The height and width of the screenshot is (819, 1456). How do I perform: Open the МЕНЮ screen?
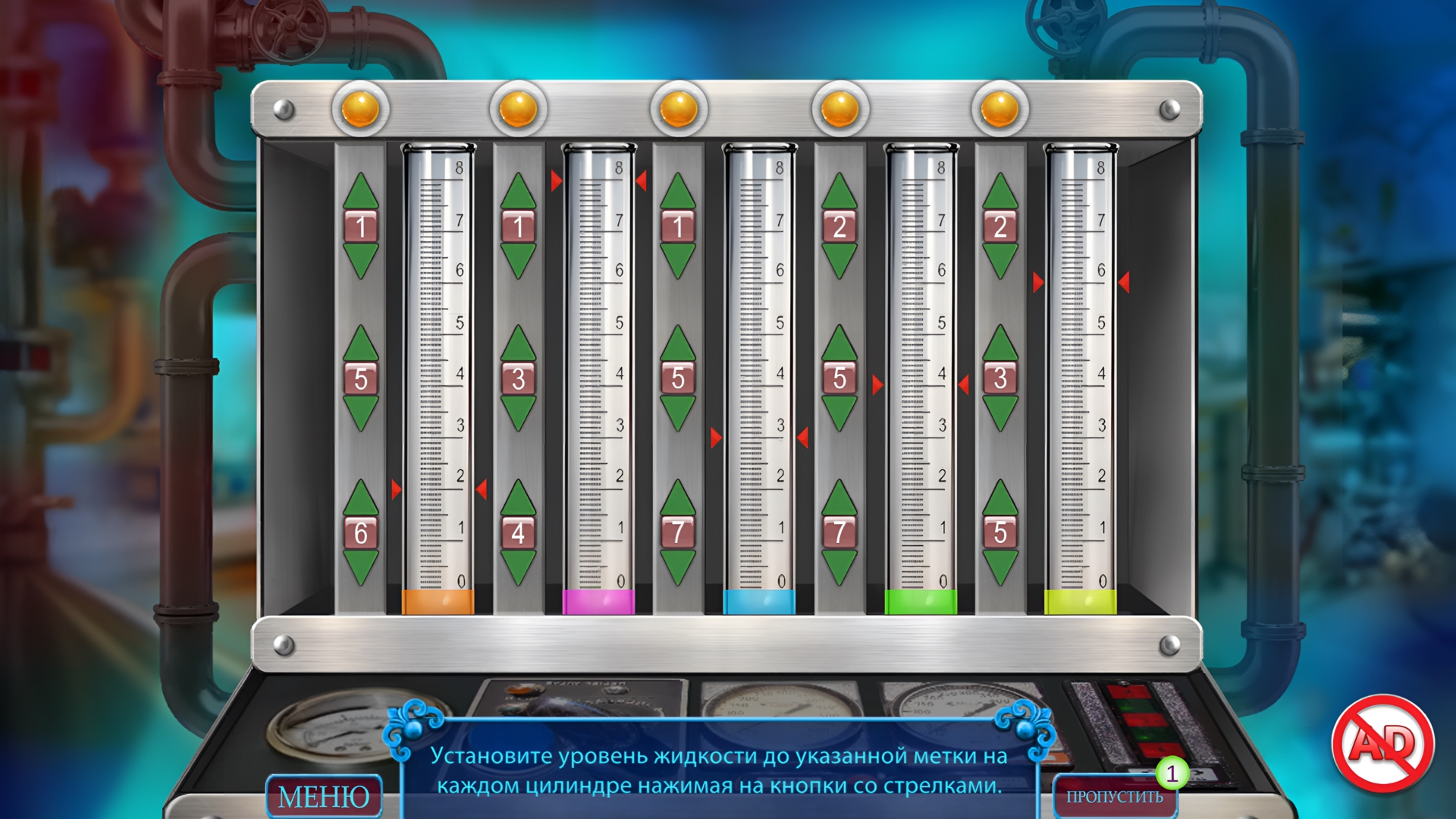click(326, 796)
